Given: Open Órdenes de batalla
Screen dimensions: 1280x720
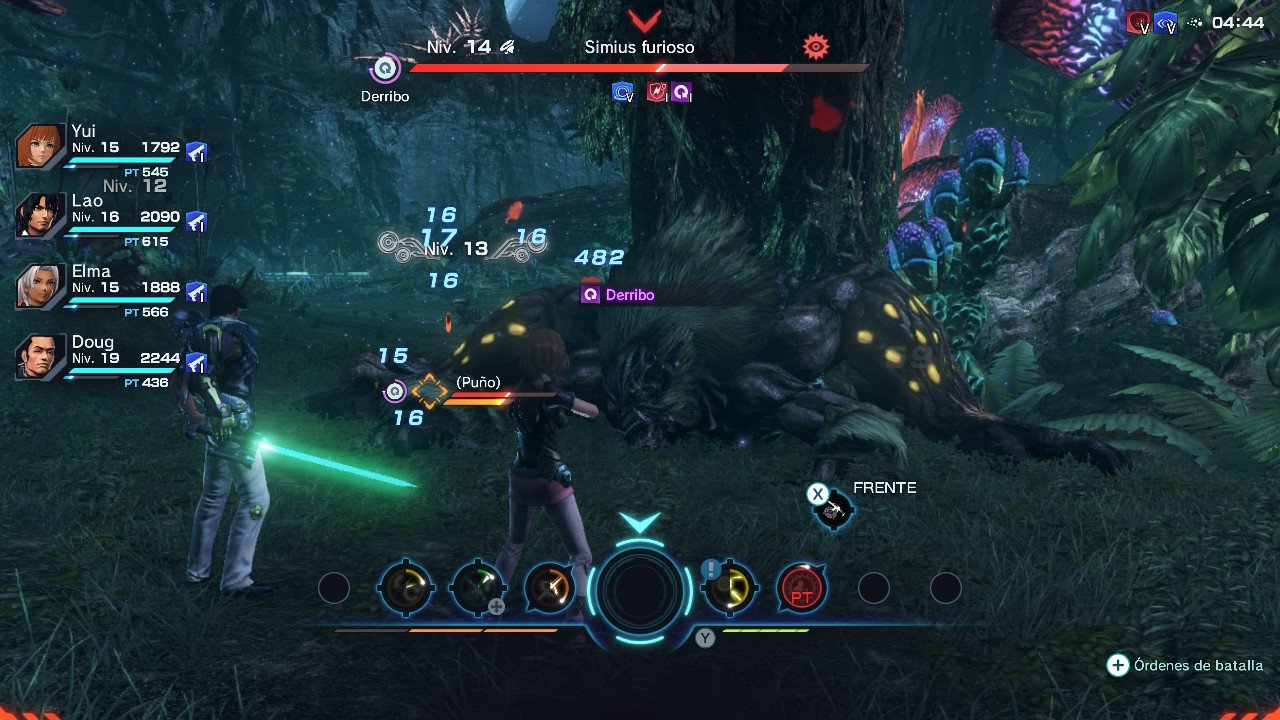Looking at the screenshot, I should point(1185,663).
